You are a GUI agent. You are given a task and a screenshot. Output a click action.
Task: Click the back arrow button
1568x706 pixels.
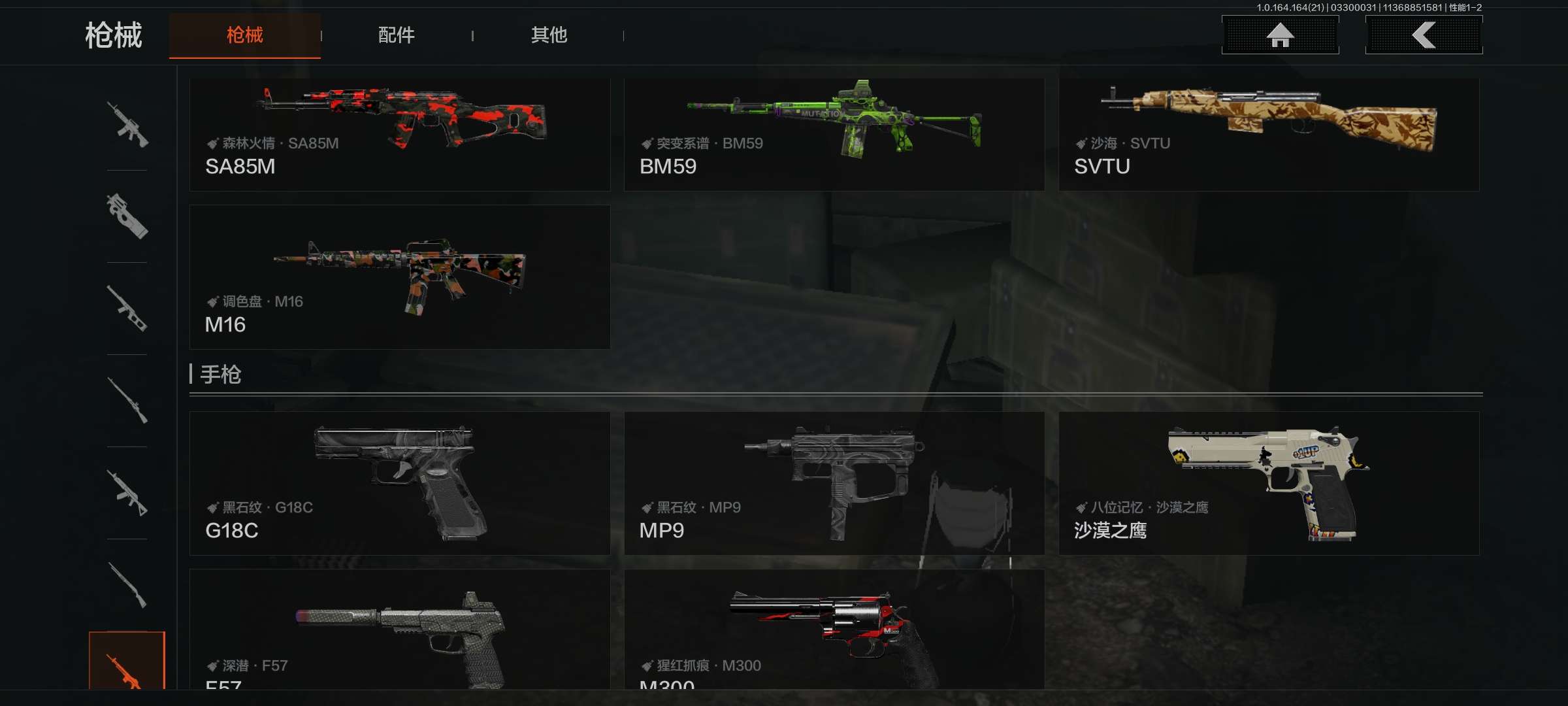1424,35
